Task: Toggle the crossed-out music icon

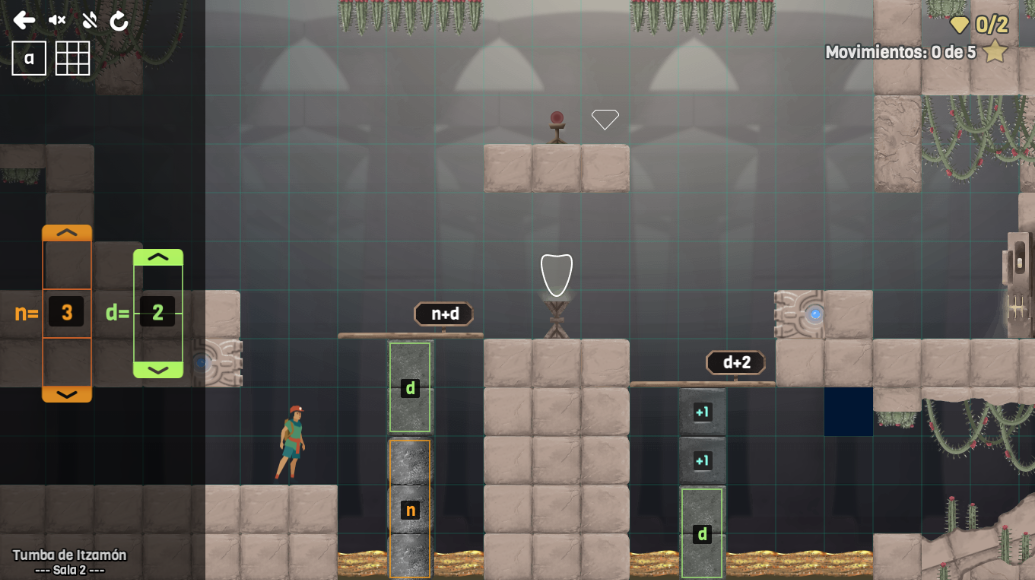Action: coord(89,20)
